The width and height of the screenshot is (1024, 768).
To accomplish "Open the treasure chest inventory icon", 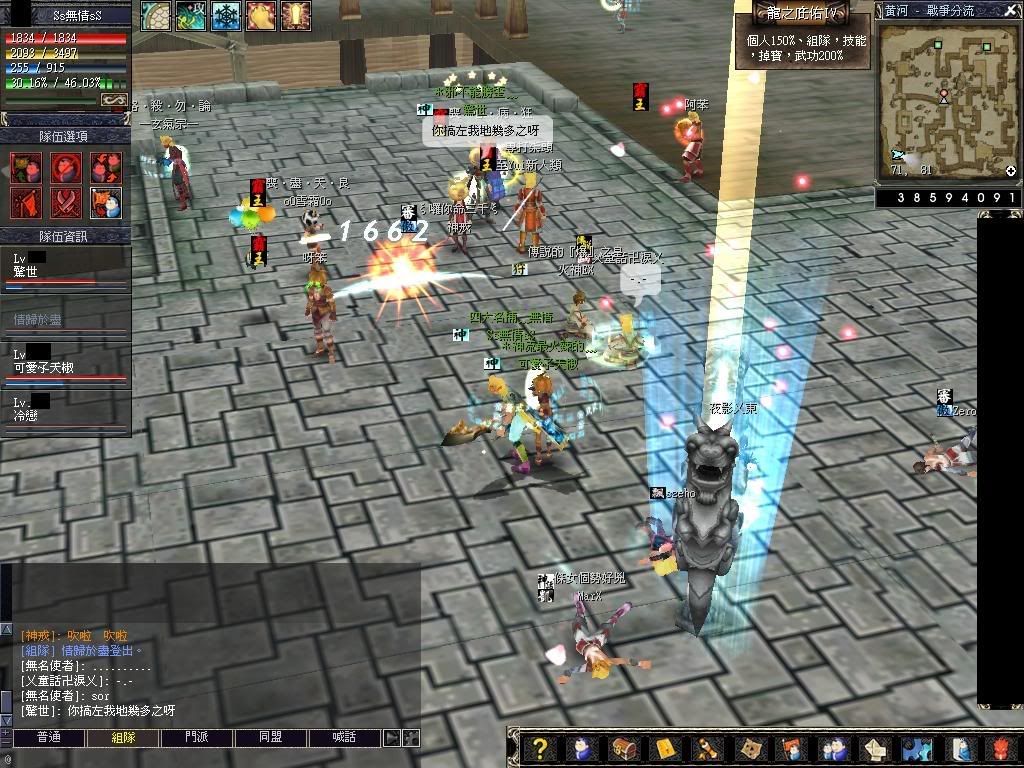I will pos(622,749).
